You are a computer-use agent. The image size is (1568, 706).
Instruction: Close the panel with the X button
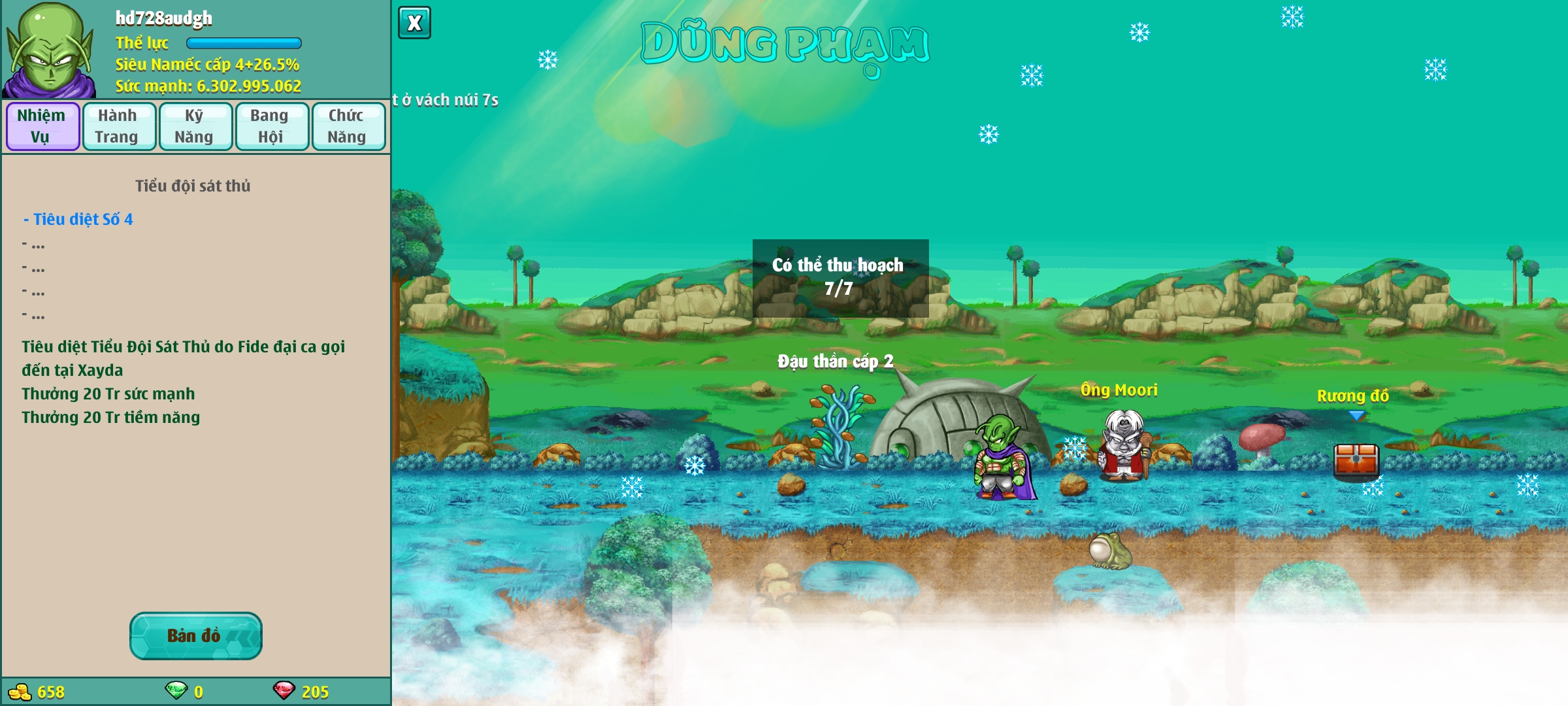(414, 24)
